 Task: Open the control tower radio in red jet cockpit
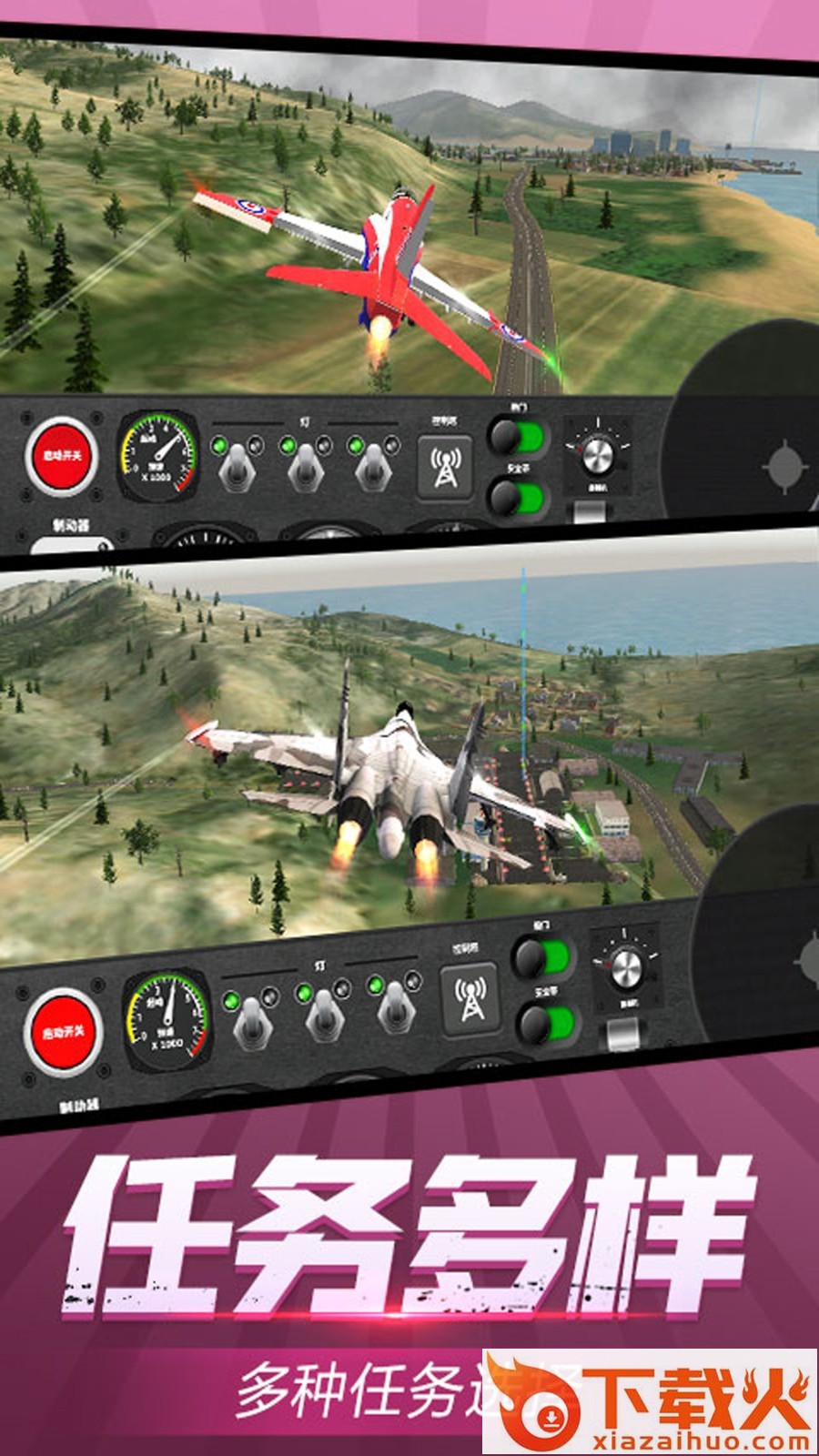tap(445, 468)
